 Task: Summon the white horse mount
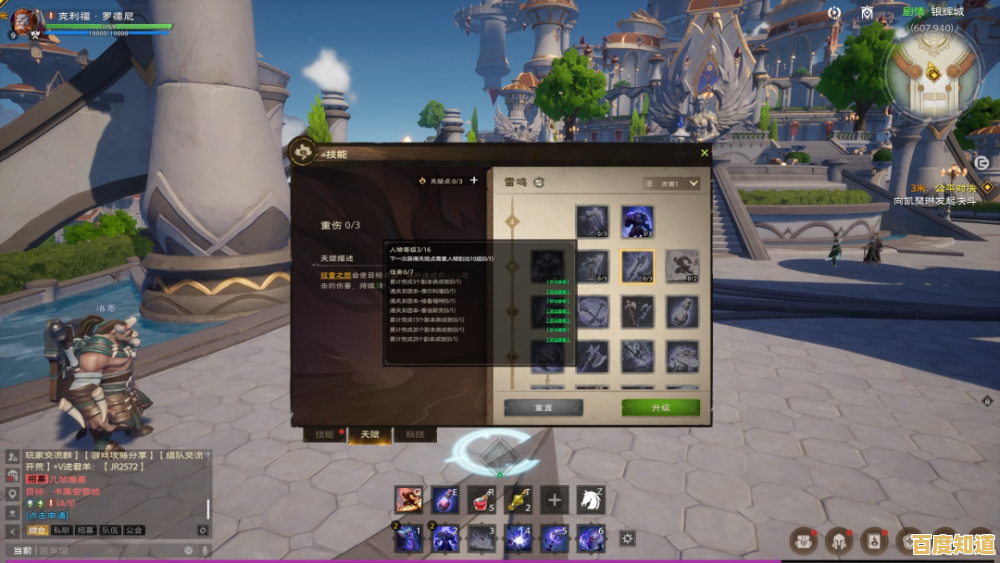tap(591, 499)
